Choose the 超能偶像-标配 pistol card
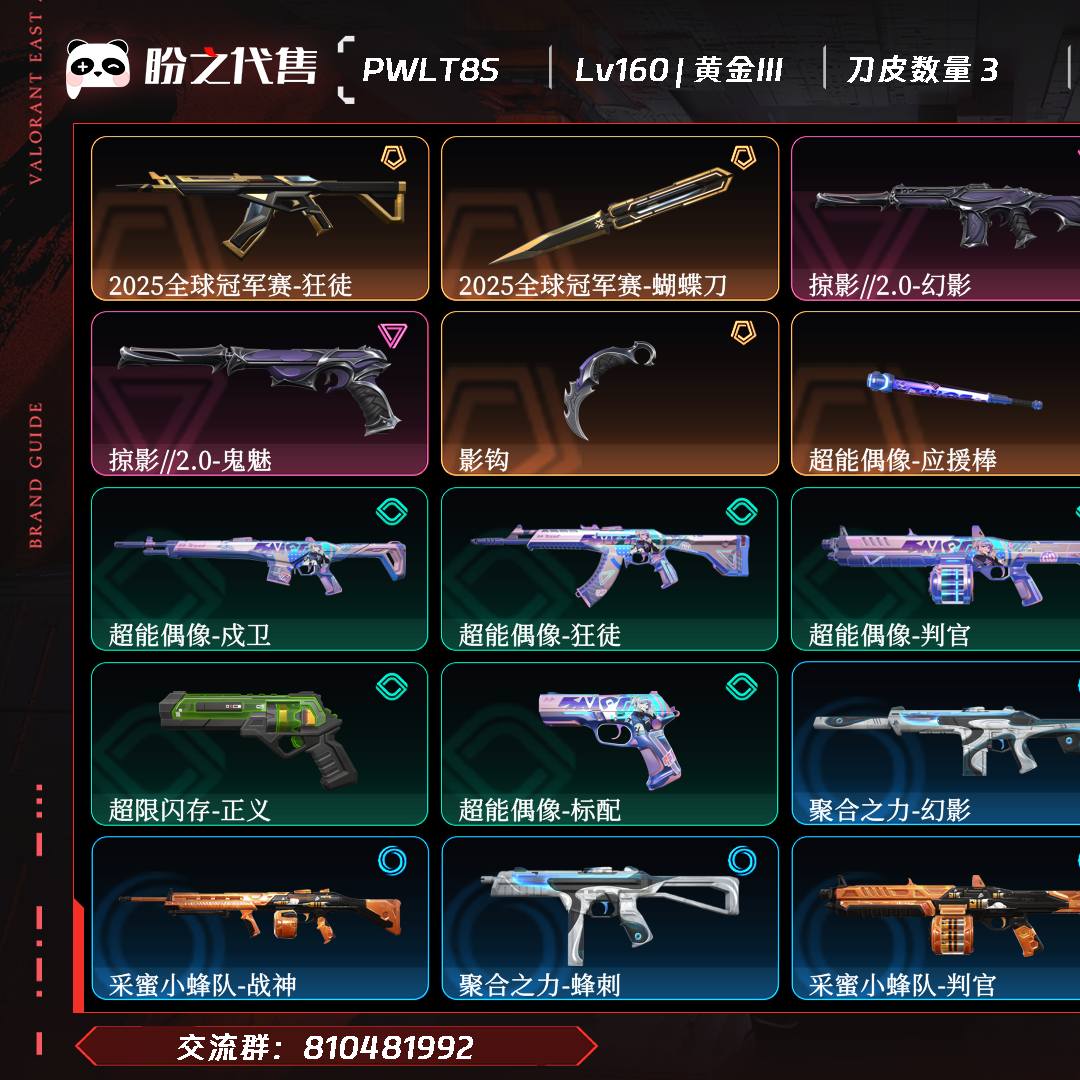Image resolution: width=1080 pixels, height=1080 pixels. 610,743
